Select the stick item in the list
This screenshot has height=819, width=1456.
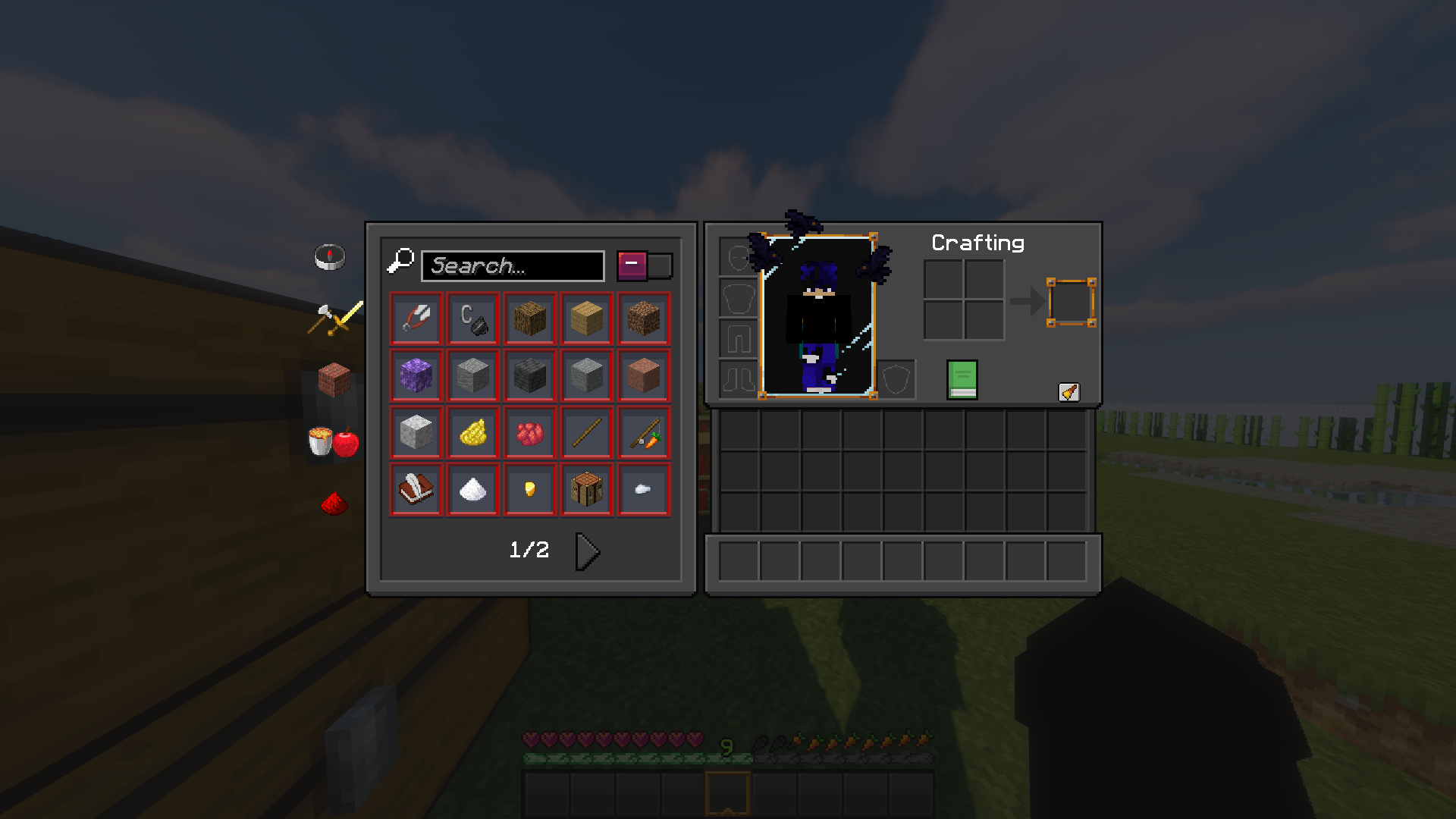[586, 432]
